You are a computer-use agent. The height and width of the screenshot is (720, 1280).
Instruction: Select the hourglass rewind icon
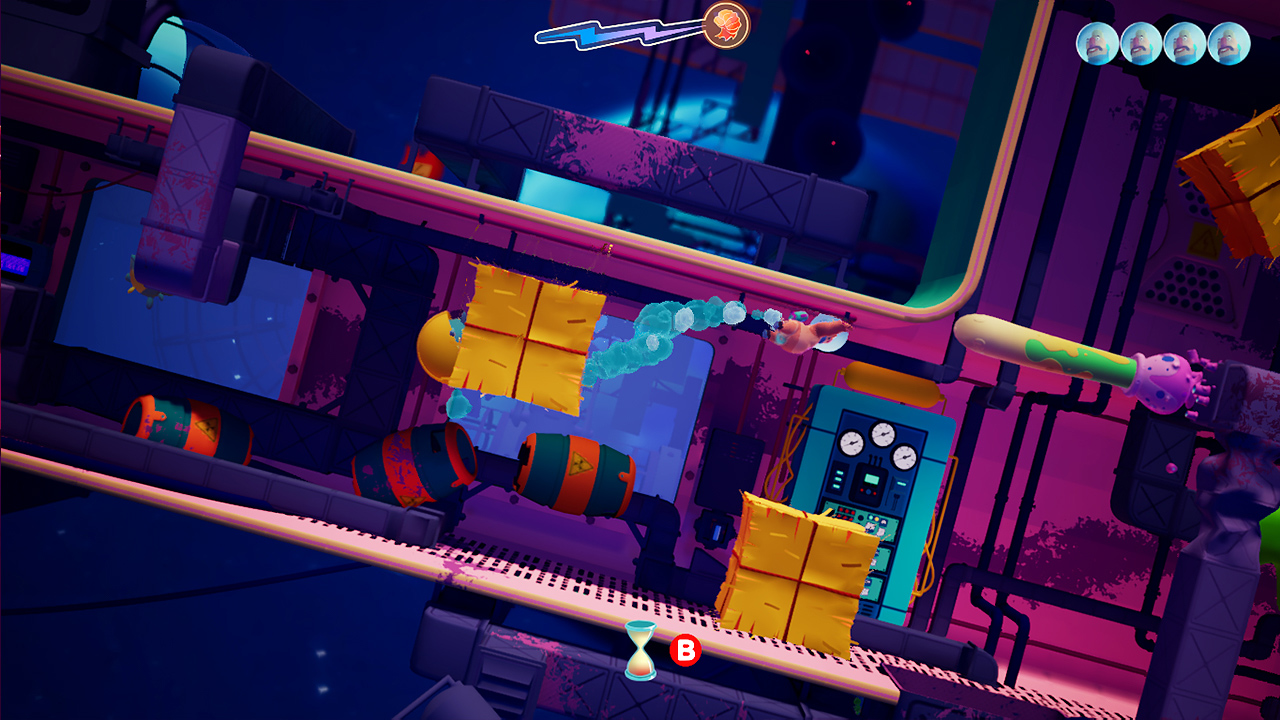(640, 652)
